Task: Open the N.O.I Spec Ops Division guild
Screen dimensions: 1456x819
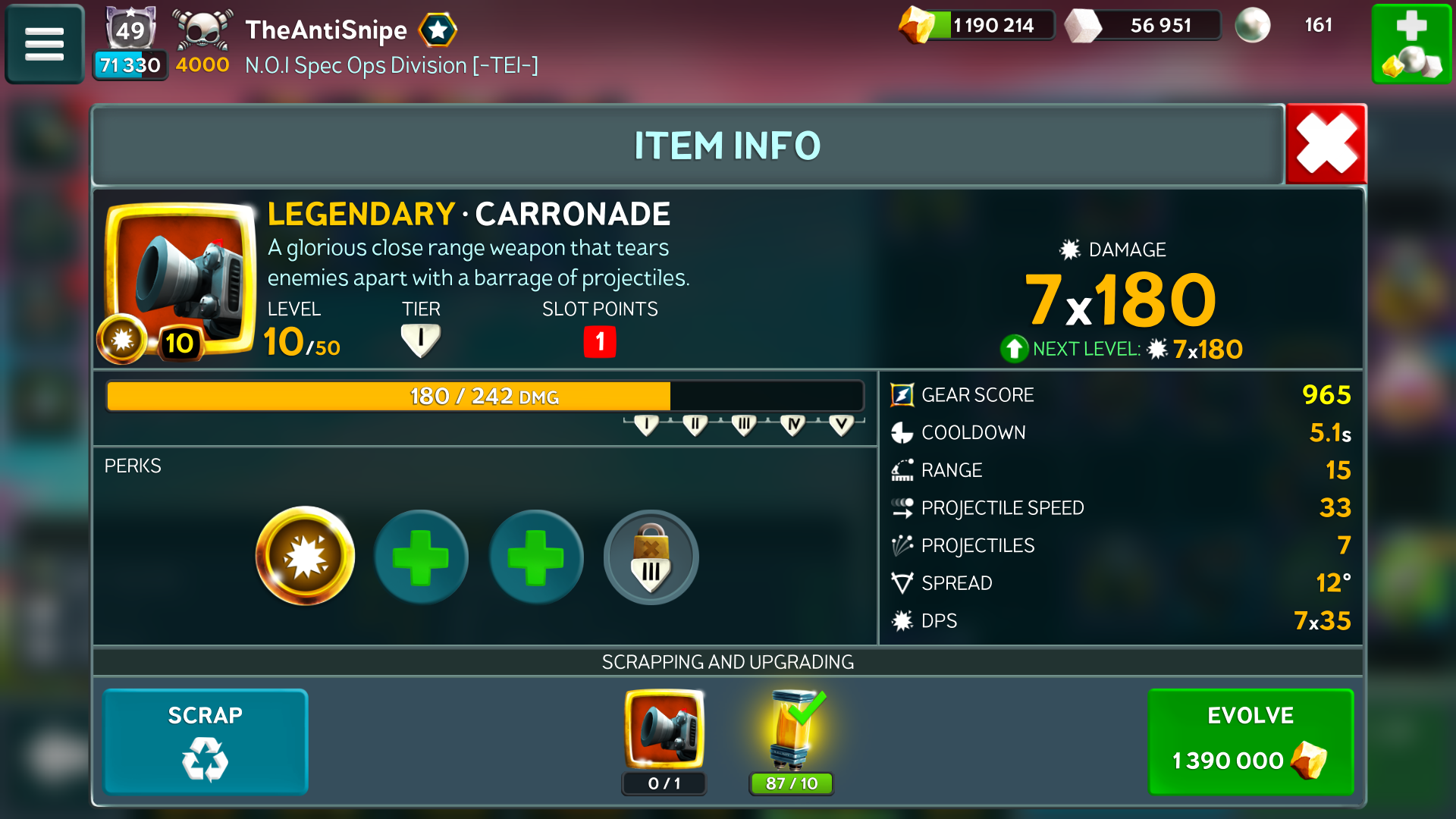Action: 391,65
